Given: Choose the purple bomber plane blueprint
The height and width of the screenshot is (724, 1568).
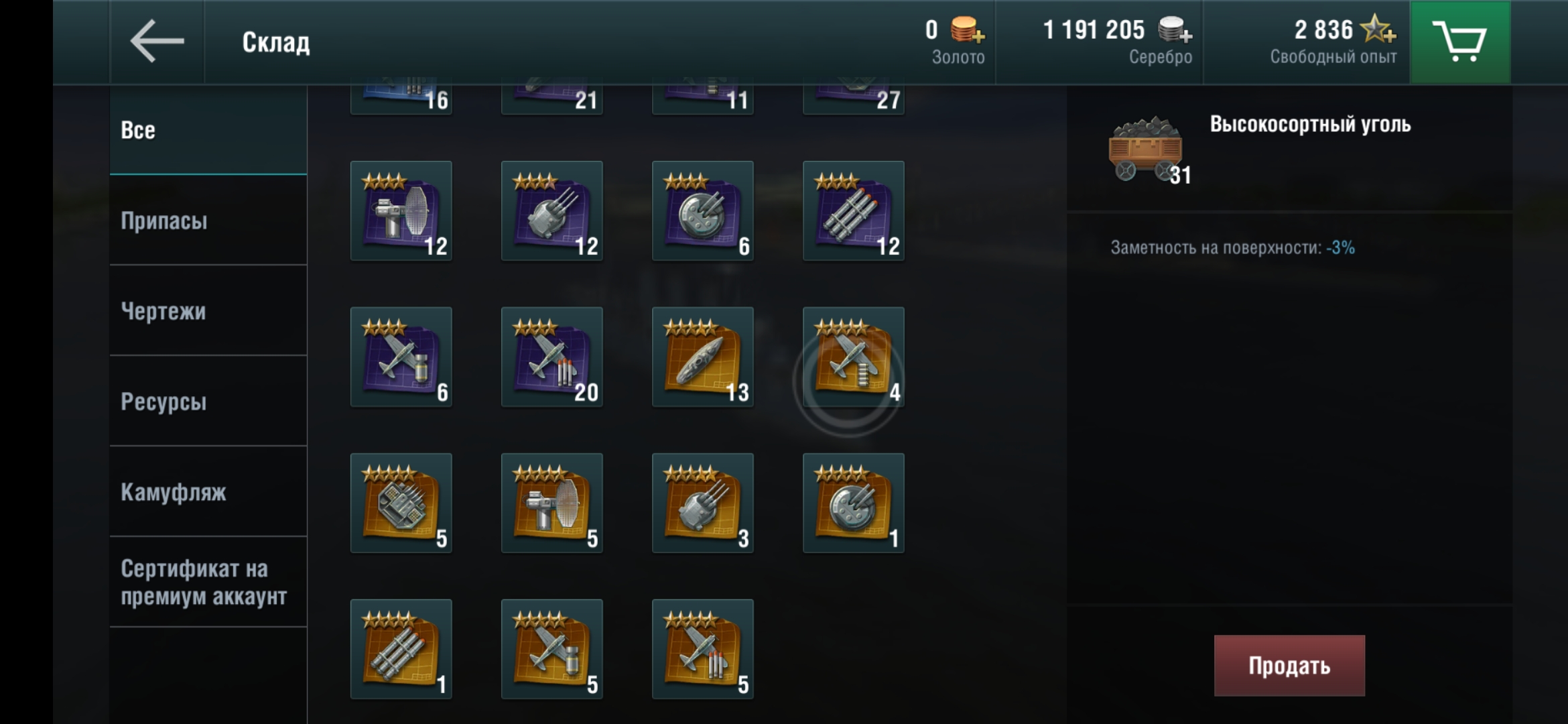Looking at the screenshot, I should 401,357.
